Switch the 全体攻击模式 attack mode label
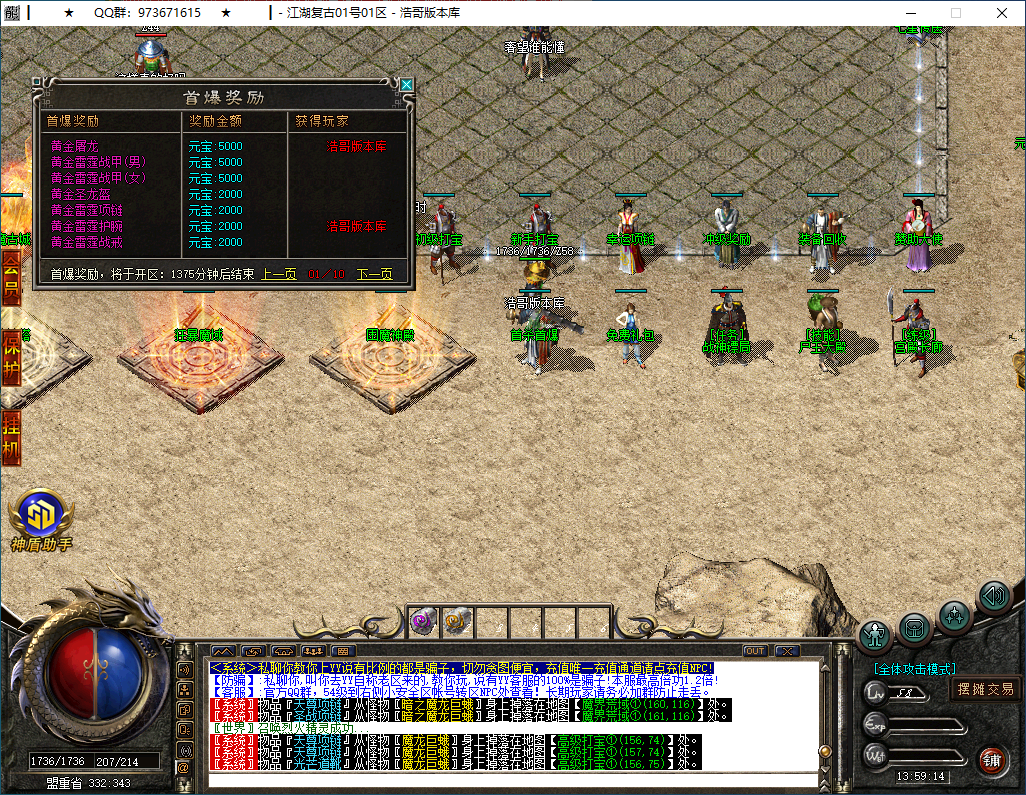 (x=914, y=669)
